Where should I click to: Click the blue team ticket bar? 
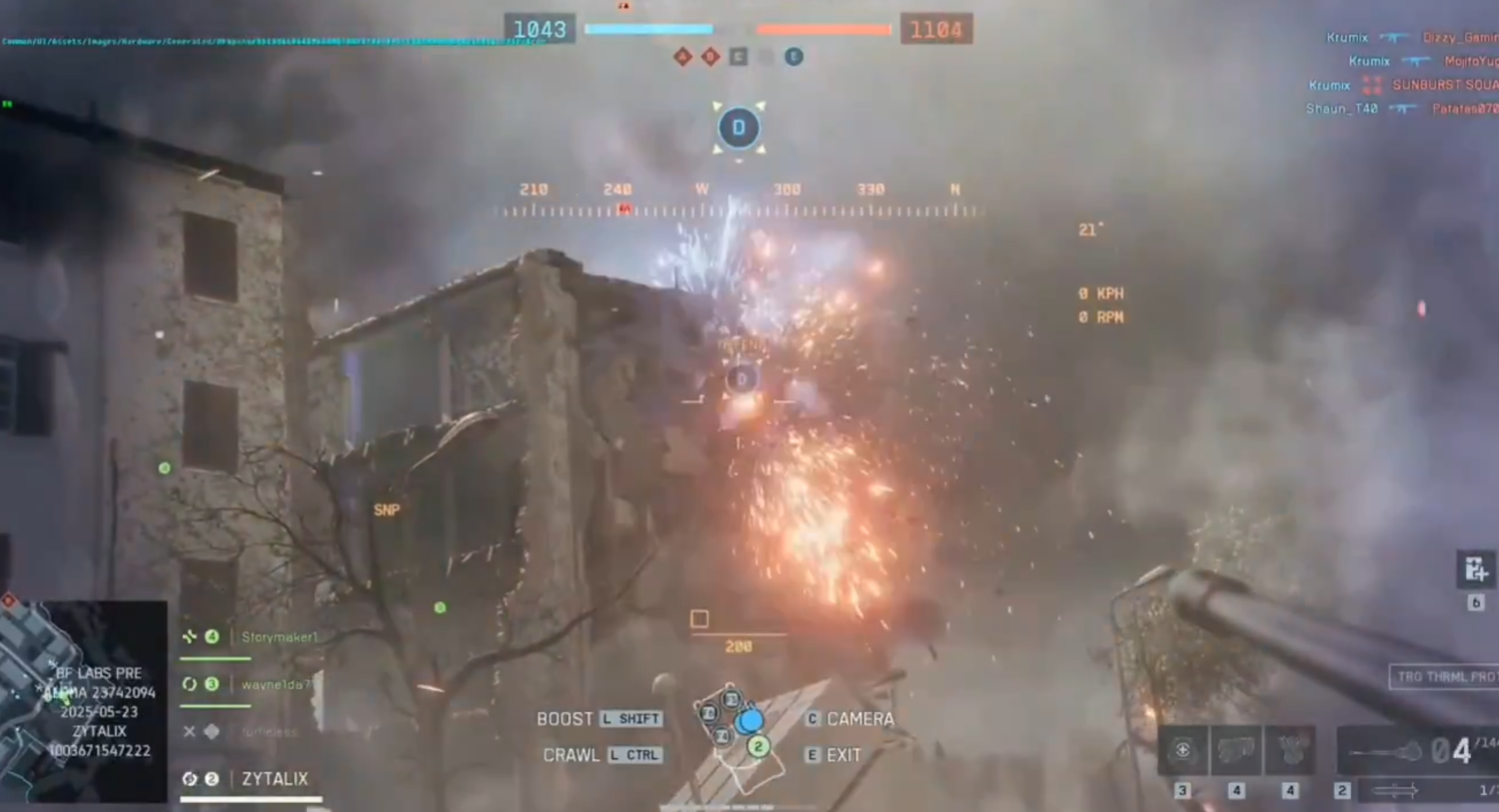(x=648, y=30)
